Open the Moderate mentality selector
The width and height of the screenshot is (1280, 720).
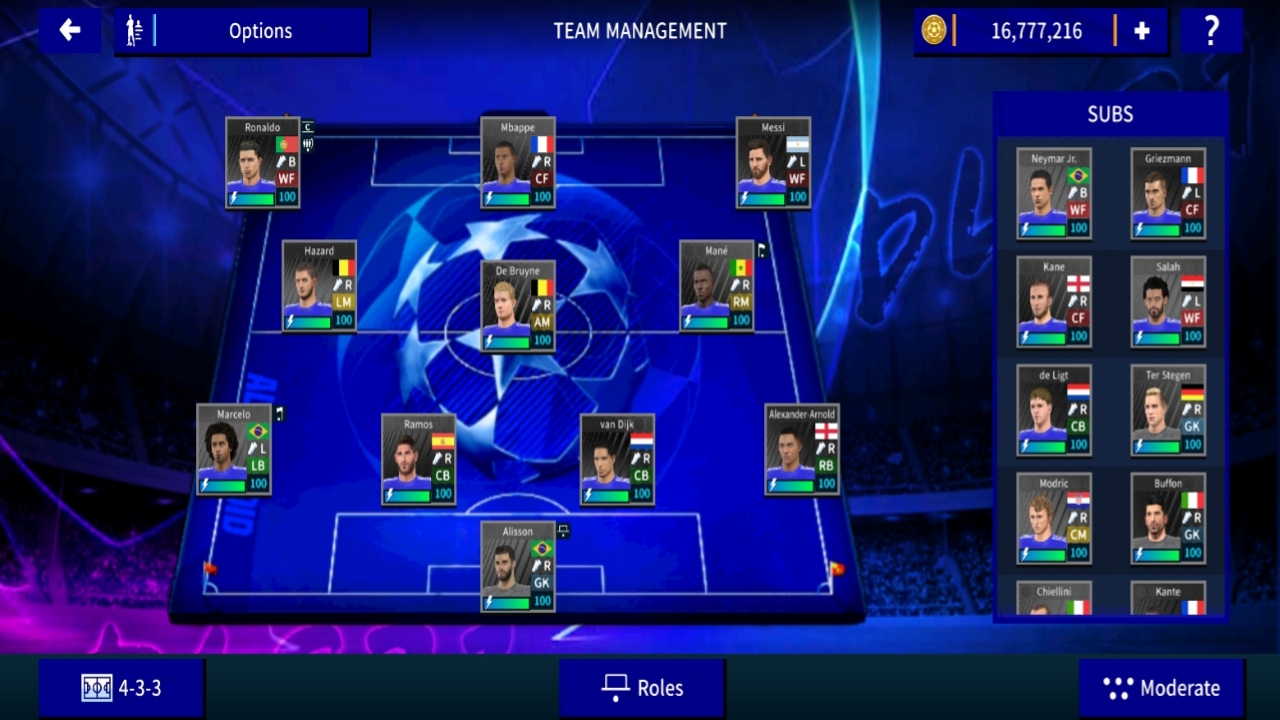[1161, 688]
